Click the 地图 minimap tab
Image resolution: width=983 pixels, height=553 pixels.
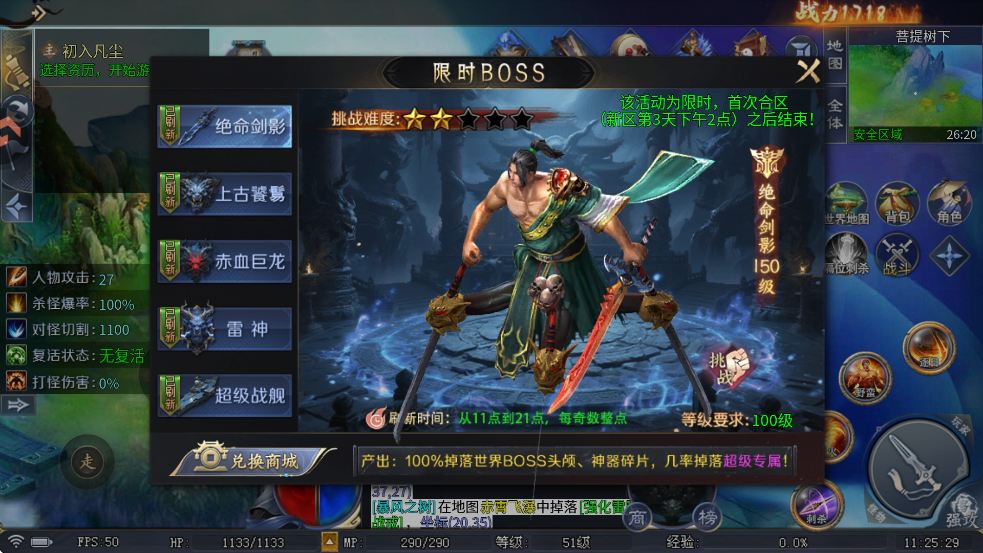tap(835, 57)
